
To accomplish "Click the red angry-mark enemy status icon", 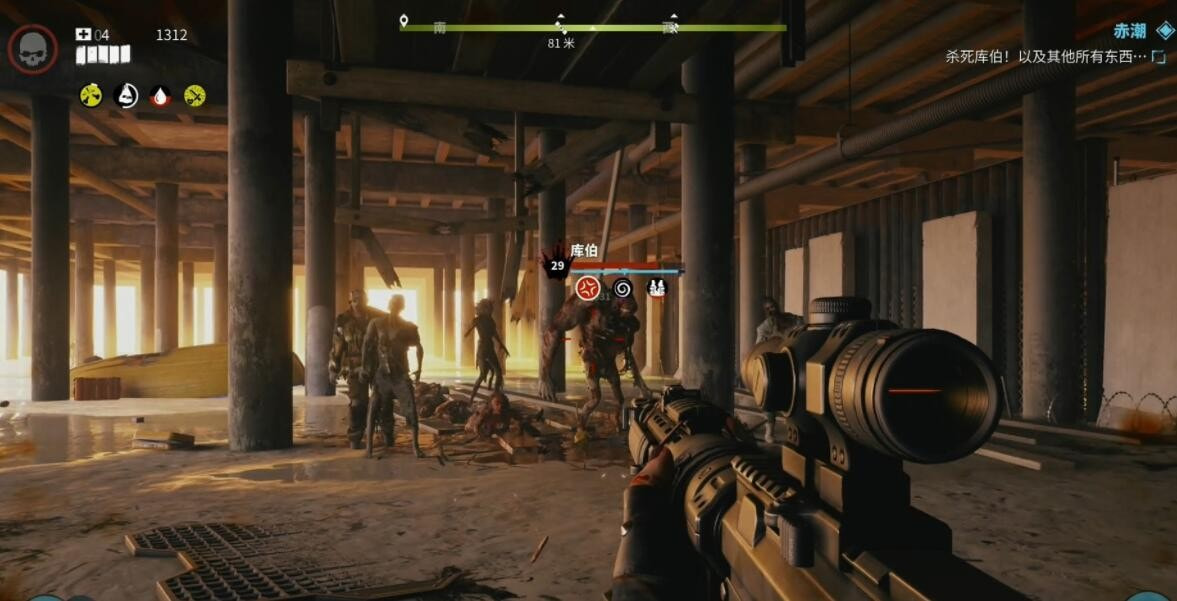I will tap(588, 289).
